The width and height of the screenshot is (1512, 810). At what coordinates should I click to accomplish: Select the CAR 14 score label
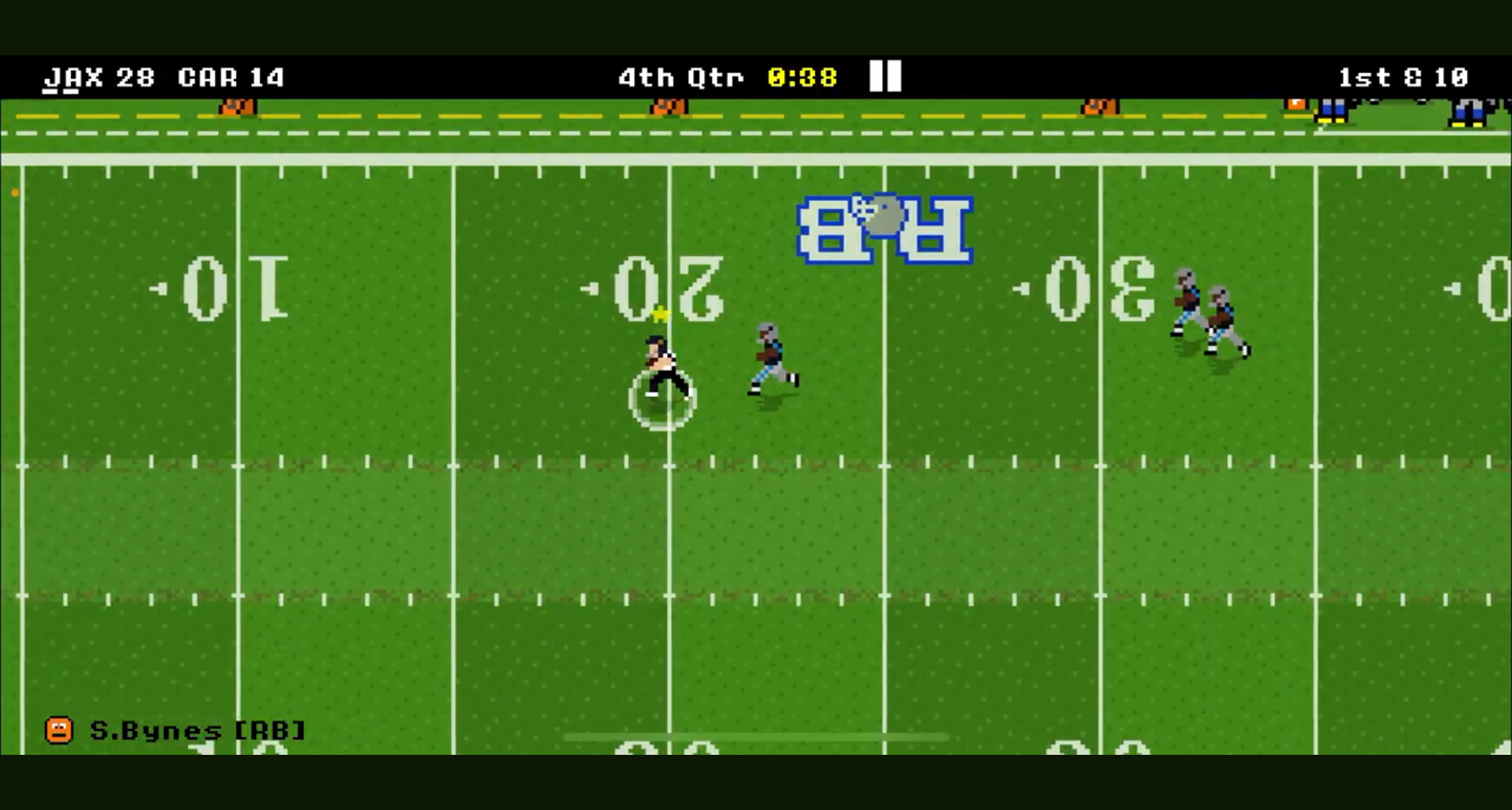point(231,76)
